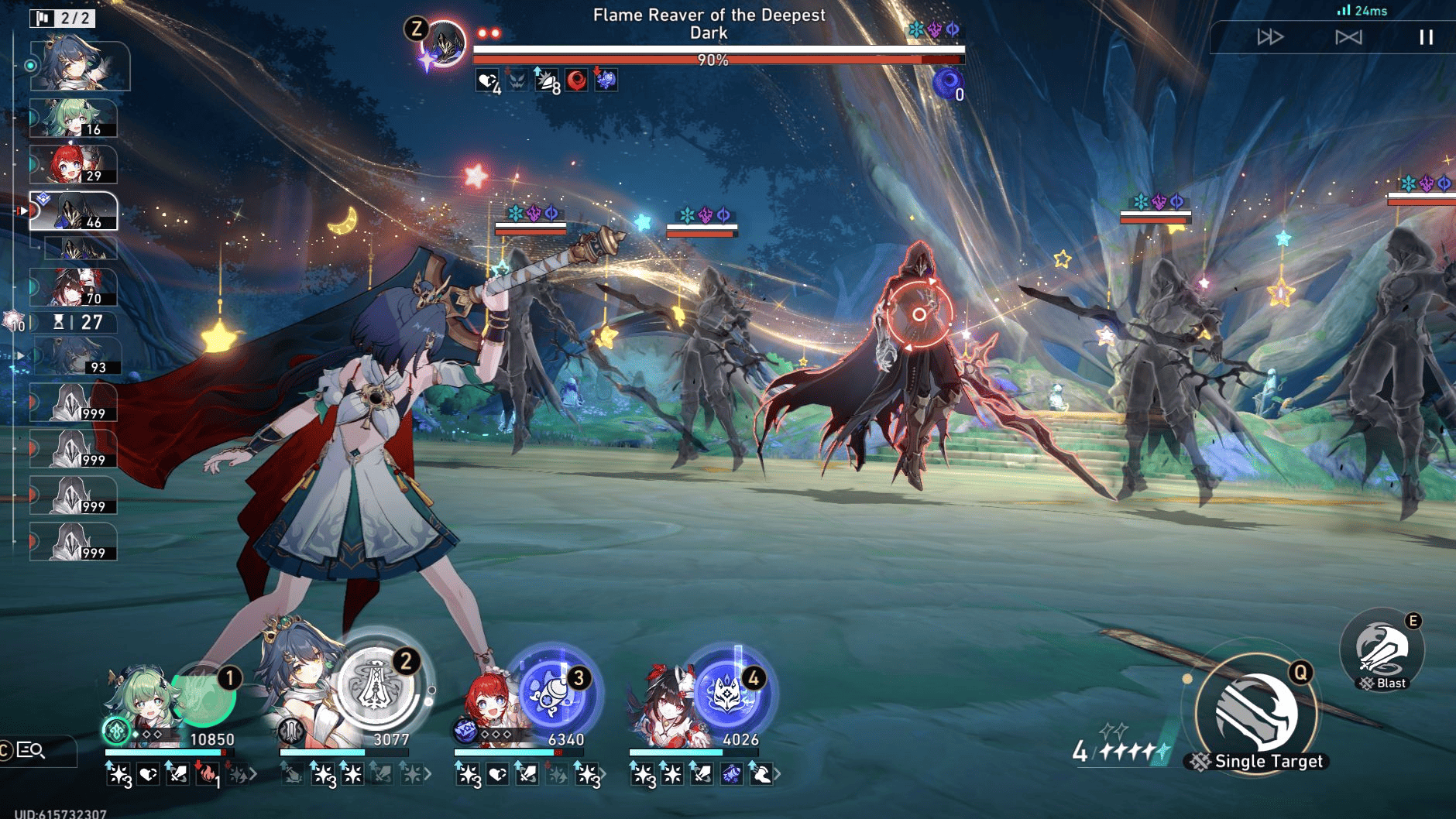Image resolution: width=1456 pixels, height=819 pixels.
Task: Enable double battle speed
Action: [1270, 36]
